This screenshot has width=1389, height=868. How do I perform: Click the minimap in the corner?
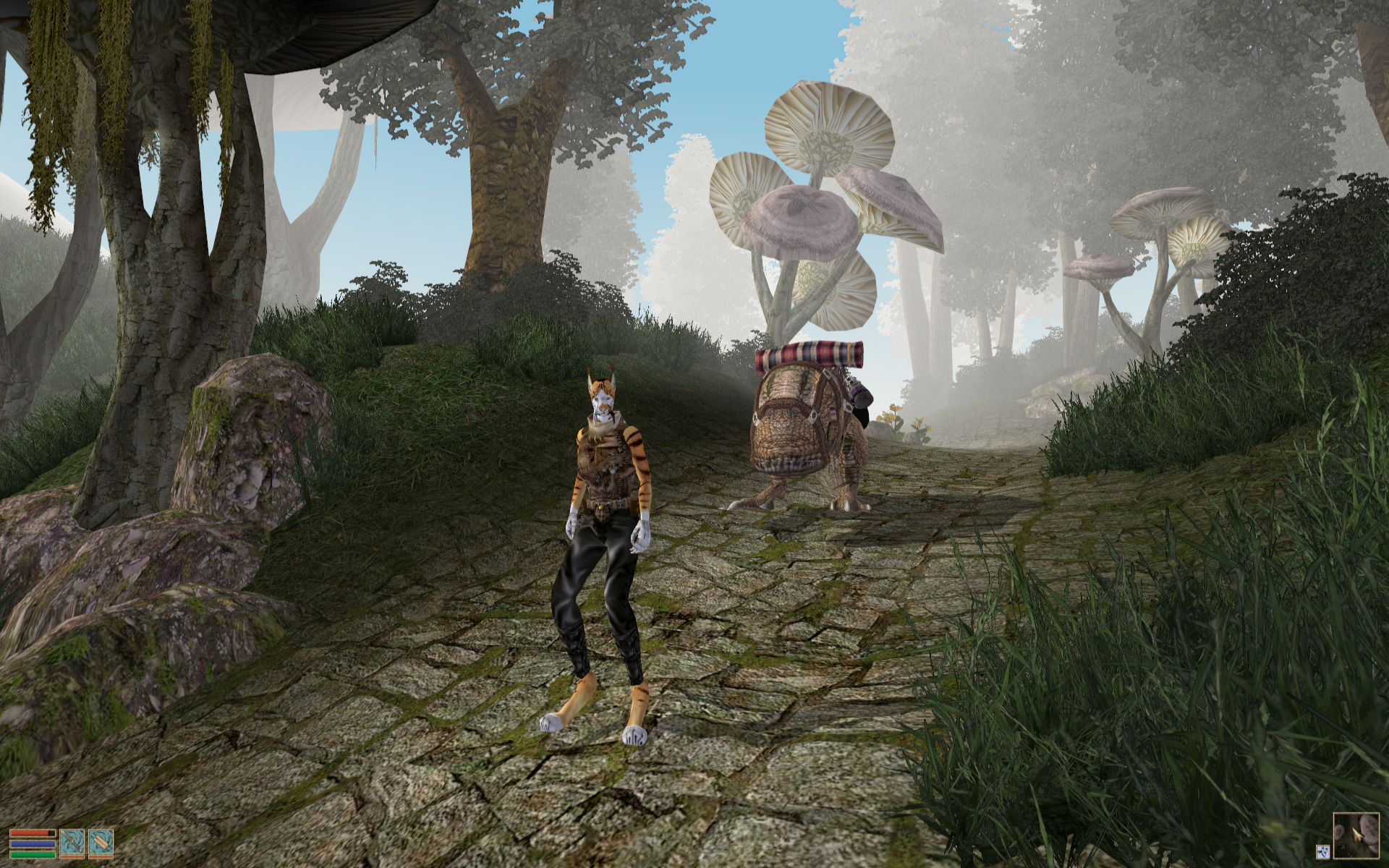click(1358, 837)
